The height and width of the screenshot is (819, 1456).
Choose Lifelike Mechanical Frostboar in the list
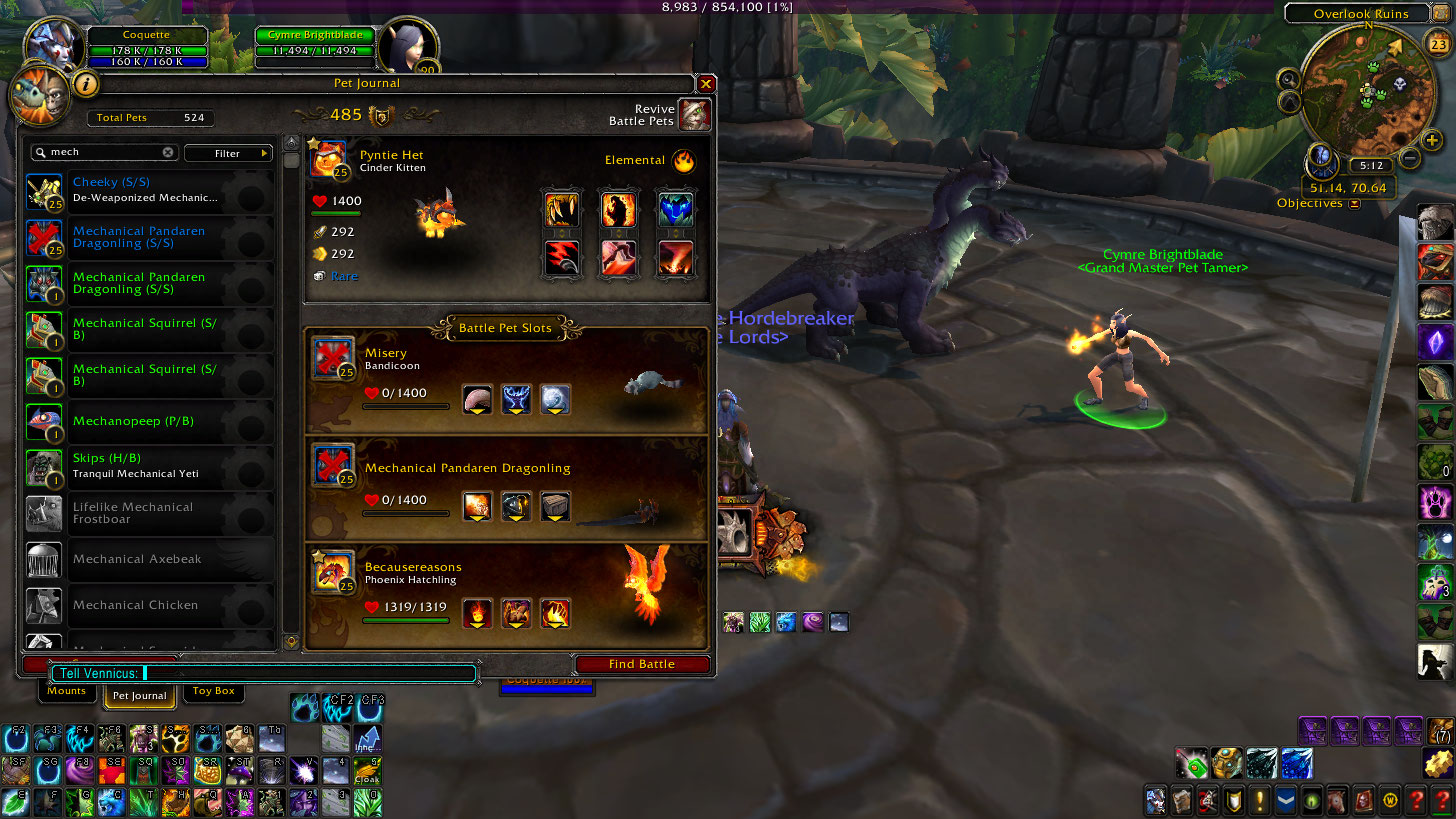[x=148, y=513]
